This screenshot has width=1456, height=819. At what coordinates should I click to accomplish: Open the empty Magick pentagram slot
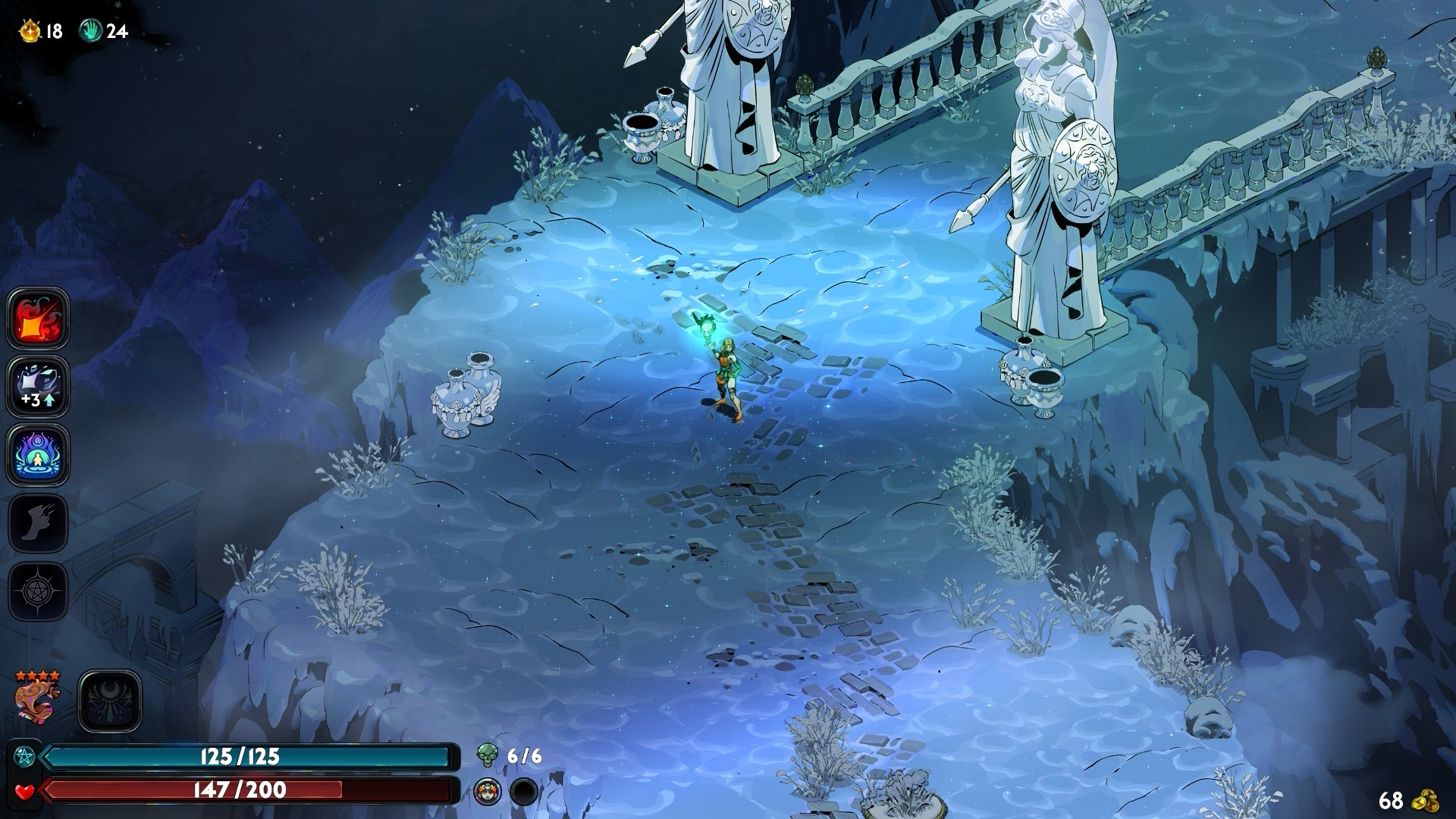[x=38, y=591]
